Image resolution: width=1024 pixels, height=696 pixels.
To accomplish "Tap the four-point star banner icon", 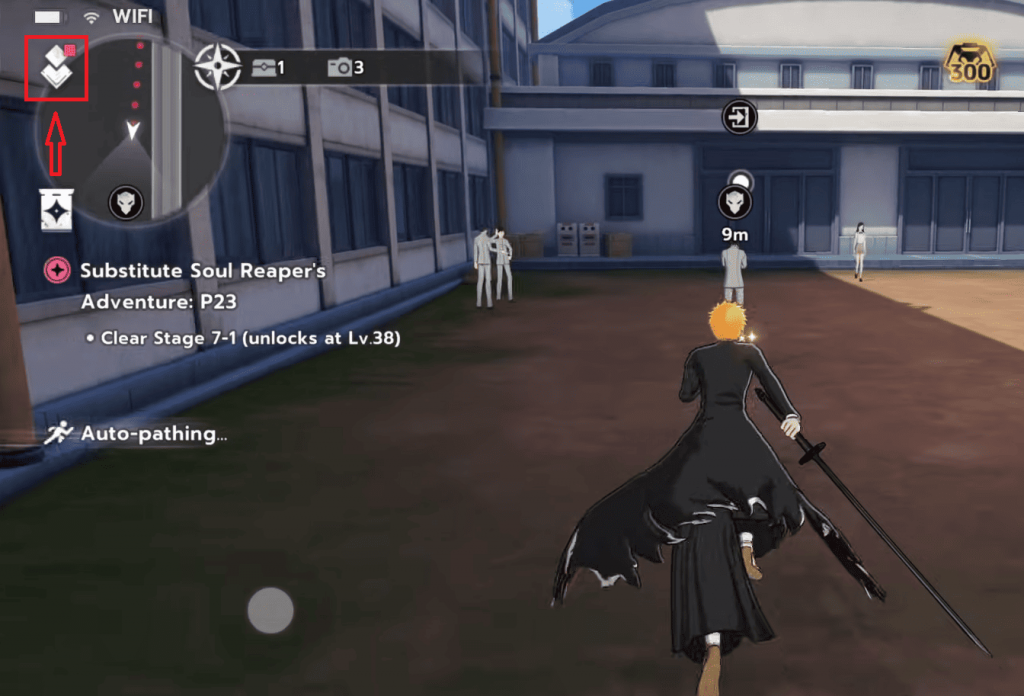I will point(58,207).
